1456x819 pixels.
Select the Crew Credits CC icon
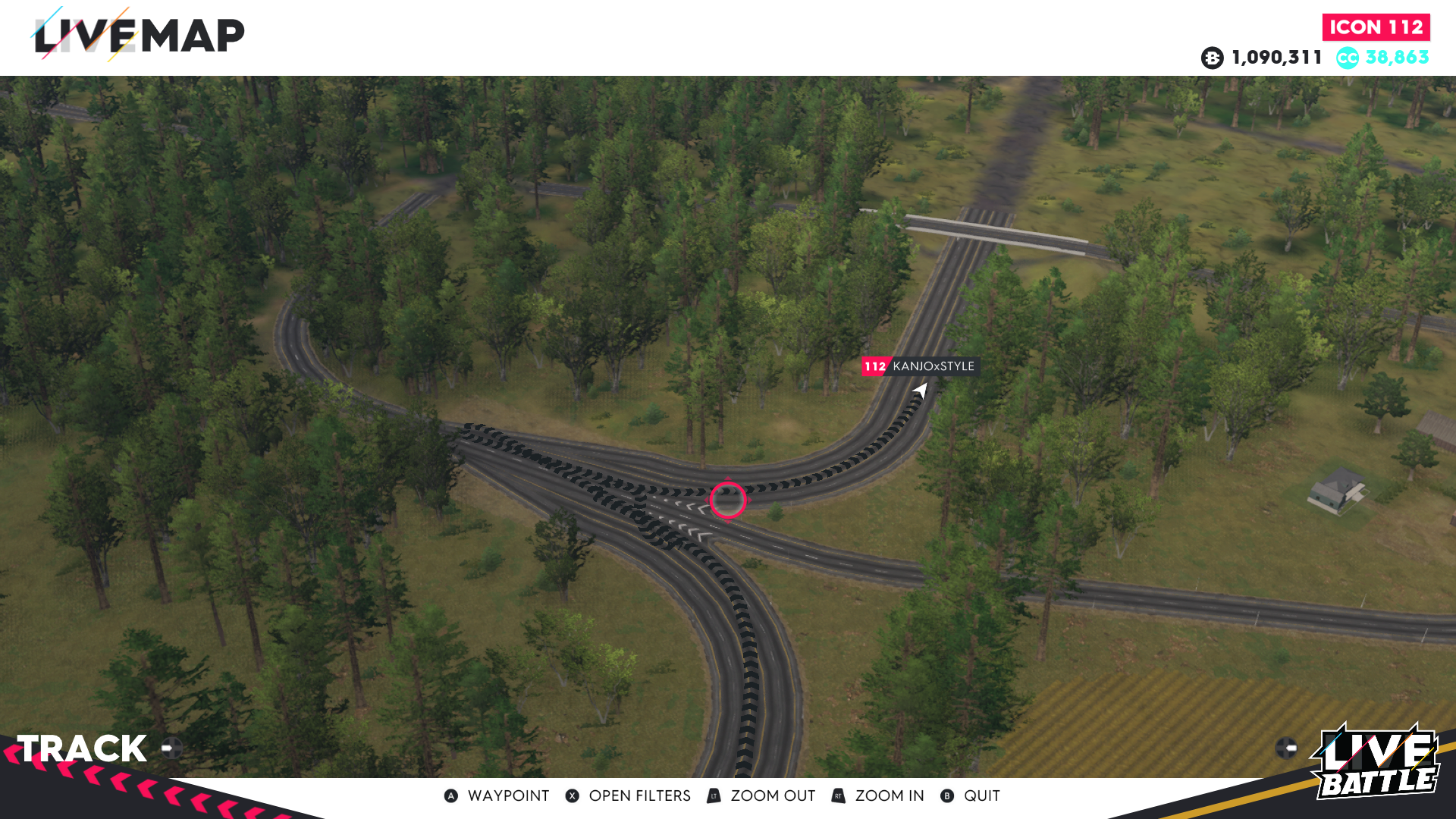pyautogui.click(x=1347, y=57)
